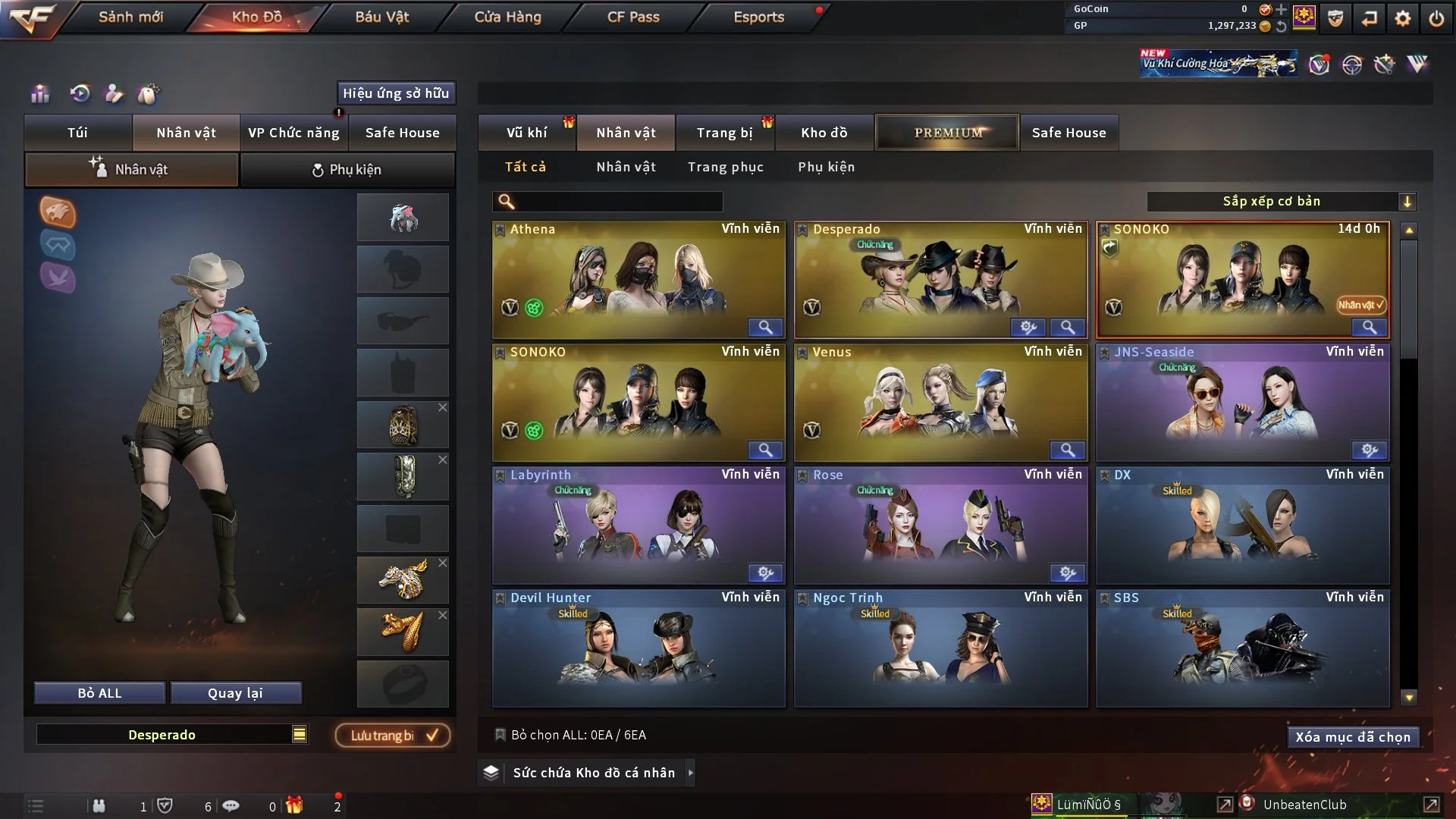This screenshot has width=1456, height=819.
Task: Click the wrench enhancement icon near Vũ Khí Cường Hóa banner
Action: pos(1383,65)
